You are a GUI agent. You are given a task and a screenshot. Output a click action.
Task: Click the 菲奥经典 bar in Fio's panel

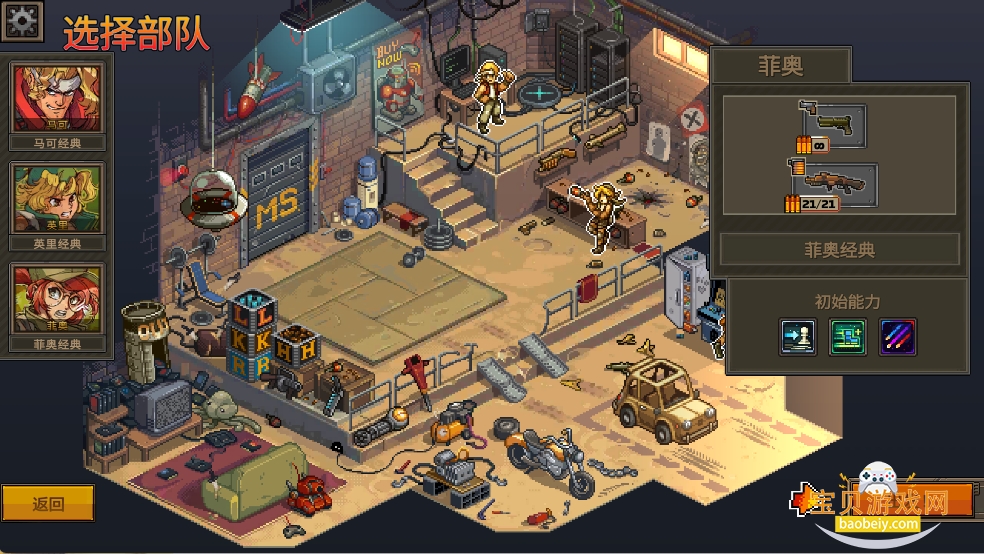point(839,250)
